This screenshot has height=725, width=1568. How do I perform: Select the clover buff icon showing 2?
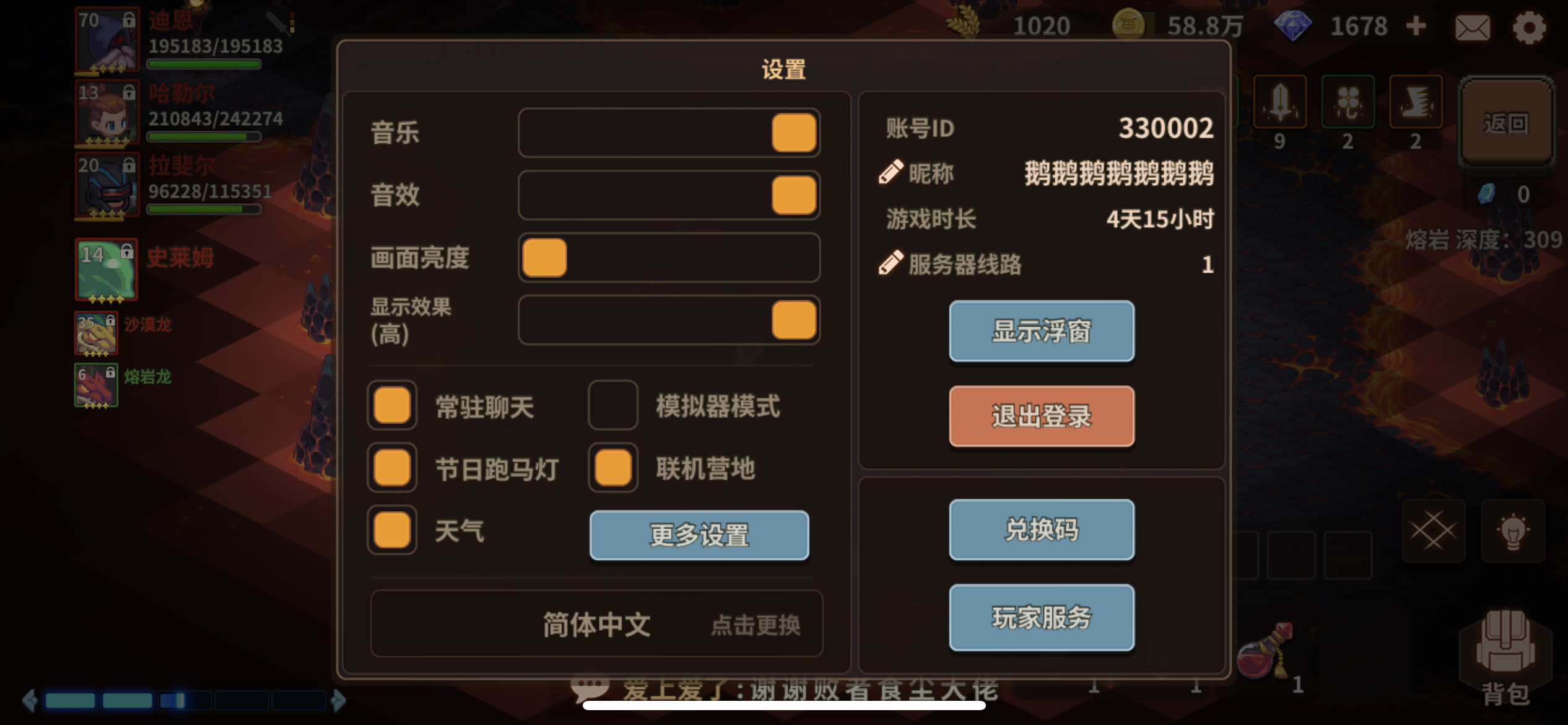[1348, 102]
